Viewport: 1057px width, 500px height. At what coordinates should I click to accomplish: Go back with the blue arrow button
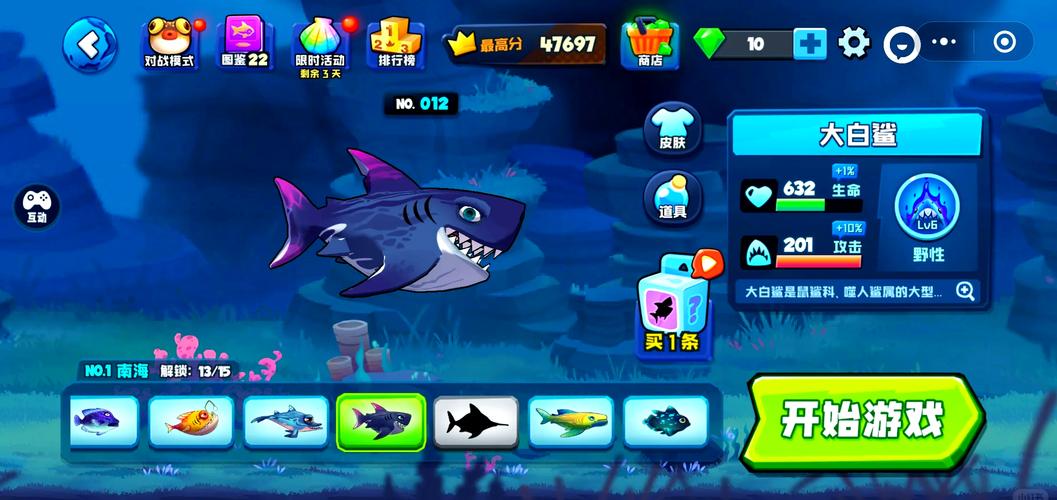click(89, 44)
